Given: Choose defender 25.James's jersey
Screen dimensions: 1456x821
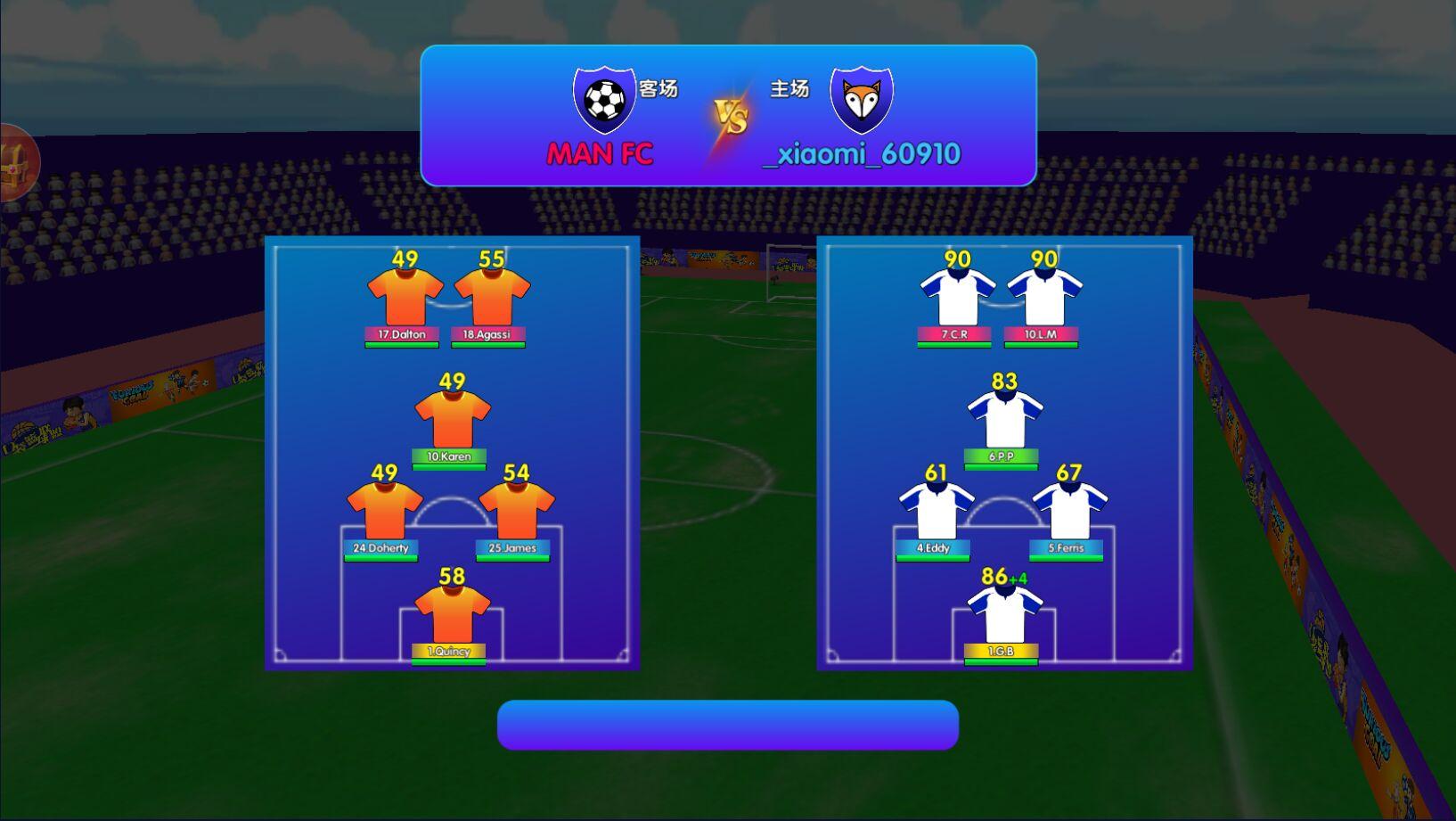Looking at the screenshot, I should coord(517,511).
